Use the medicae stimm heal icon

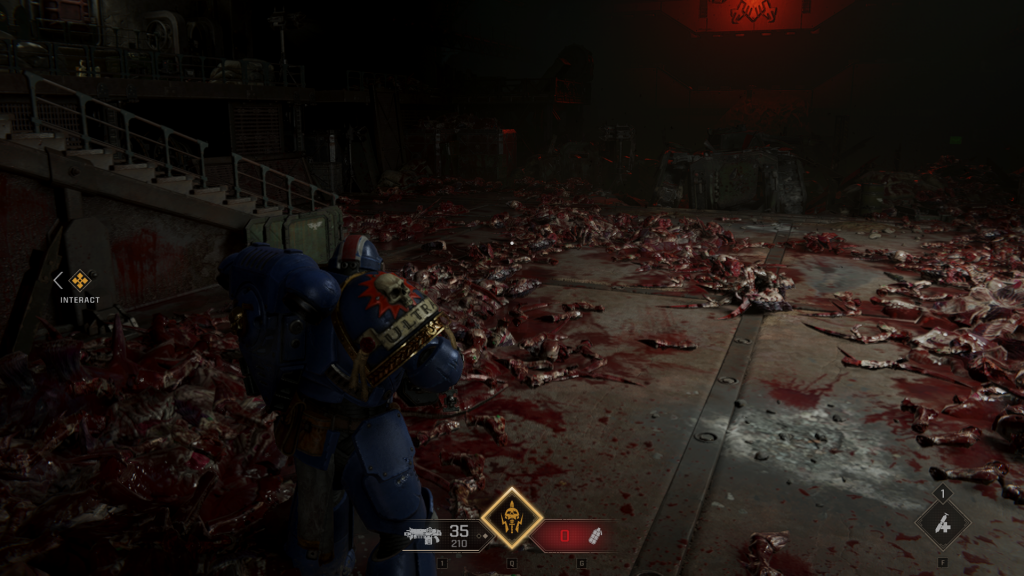942,523
